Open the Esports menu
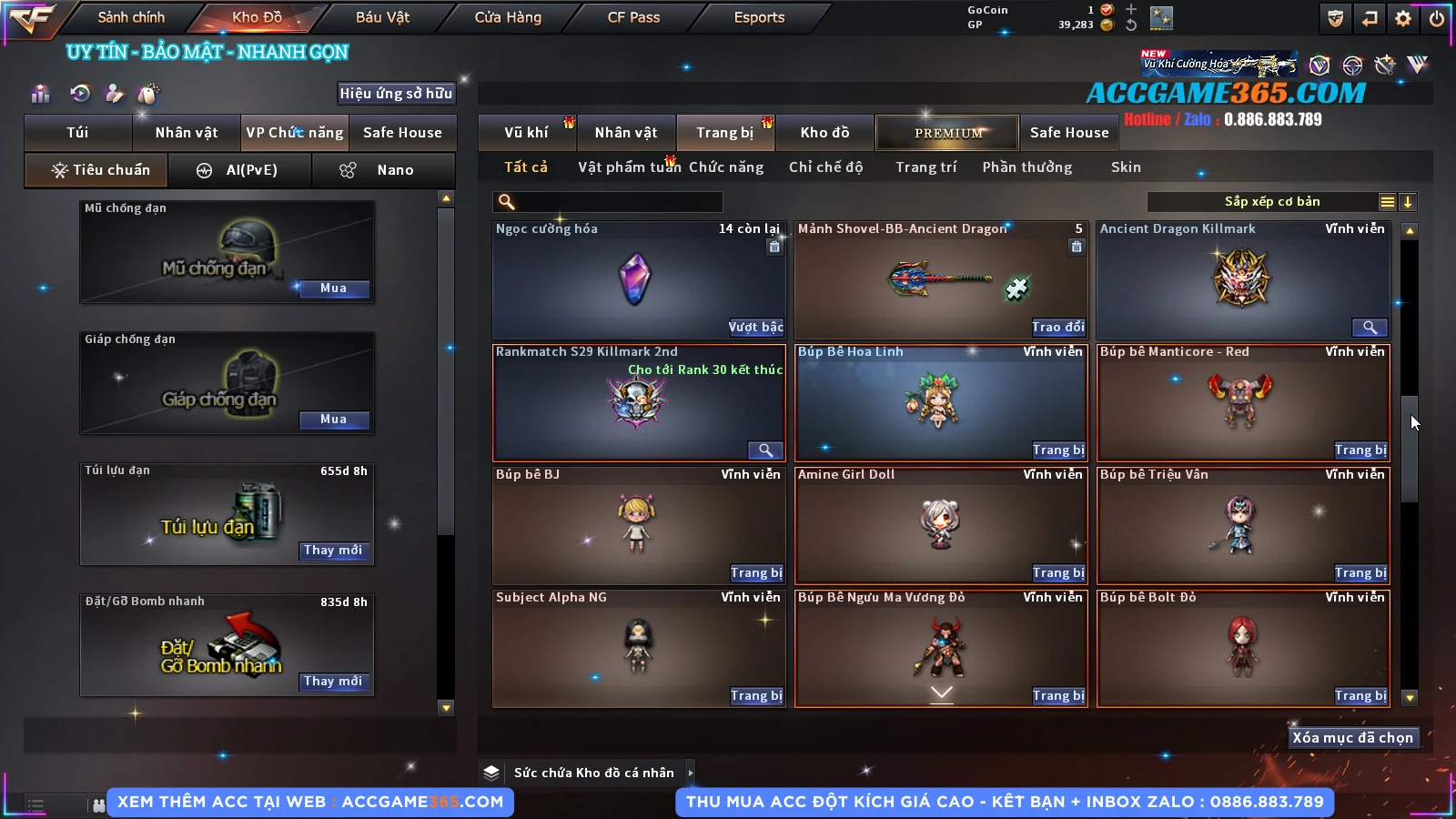 (x=759, y=17)
